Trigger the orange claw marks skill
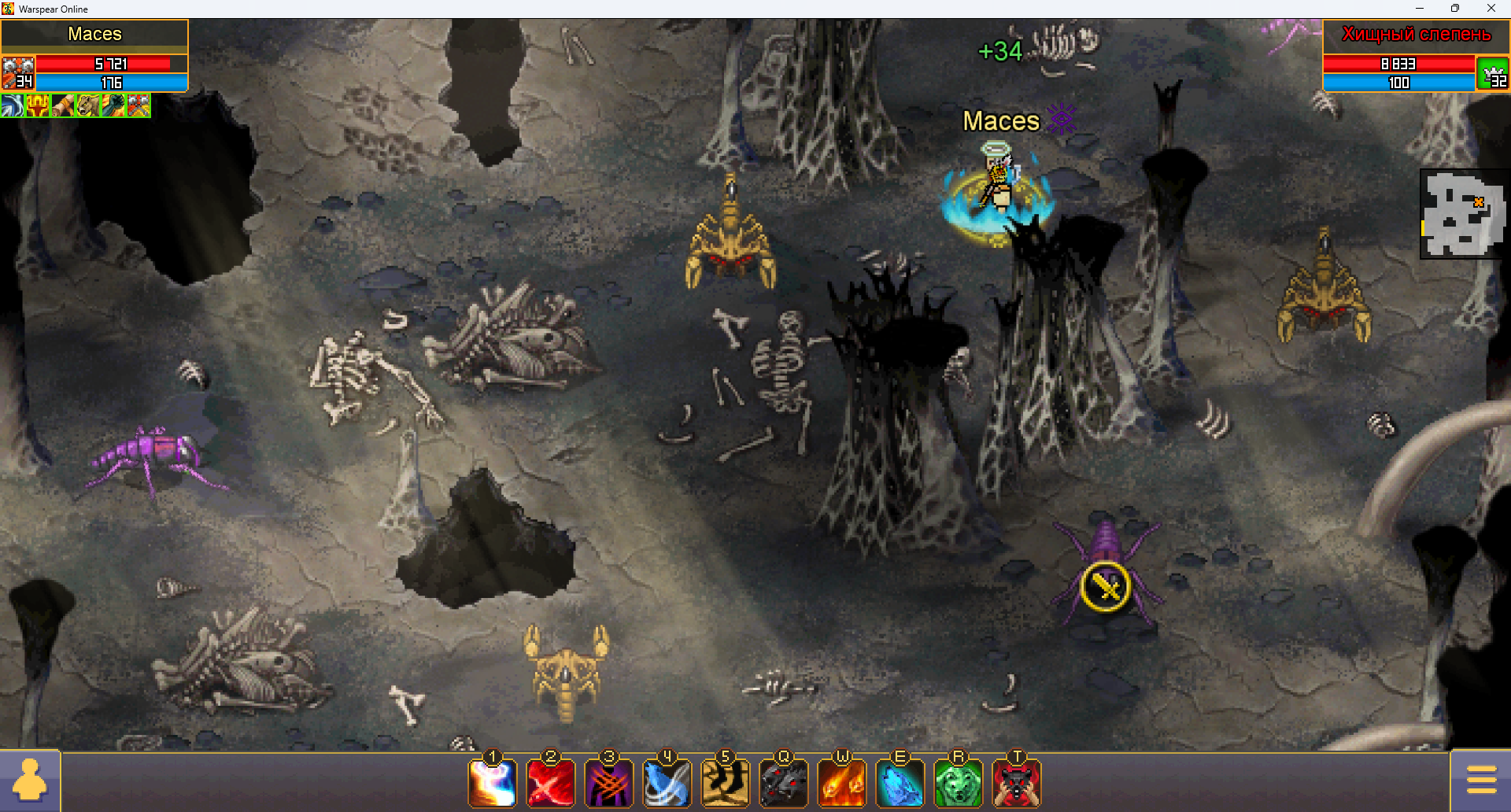Image resolution: width=1511 pixels, height=812 pixels. click(609, 784)
